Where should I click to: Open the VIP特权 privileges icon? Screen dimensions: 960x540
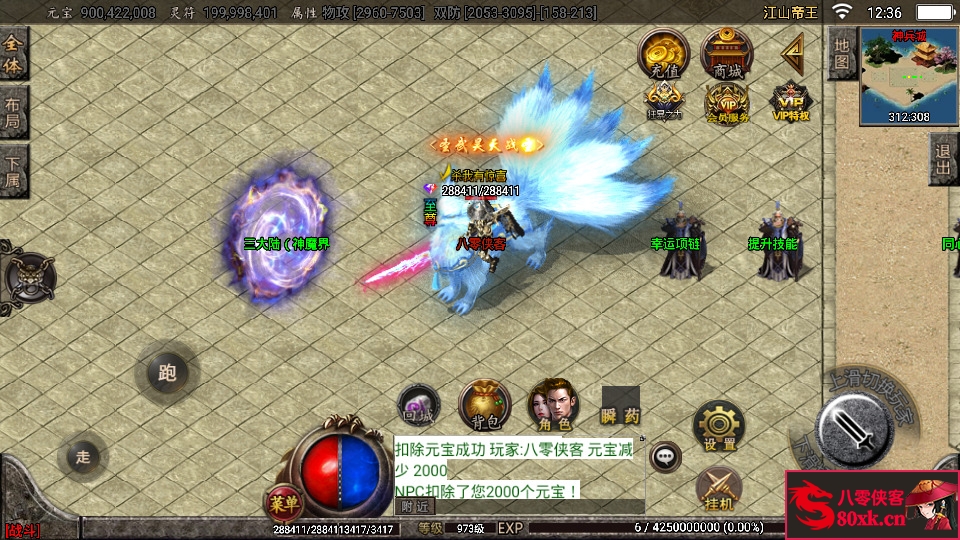point(790,102)
